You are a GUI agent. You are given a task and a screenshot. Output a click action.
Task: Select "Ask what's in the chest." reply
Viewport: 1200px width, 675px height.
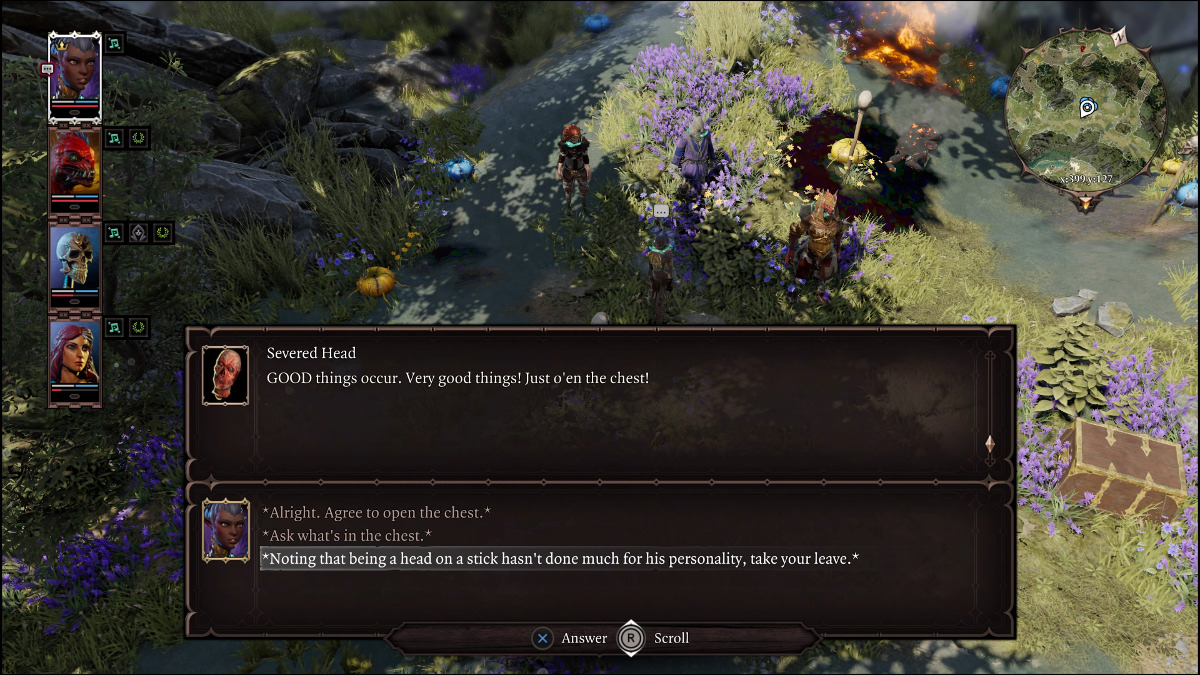346,536
